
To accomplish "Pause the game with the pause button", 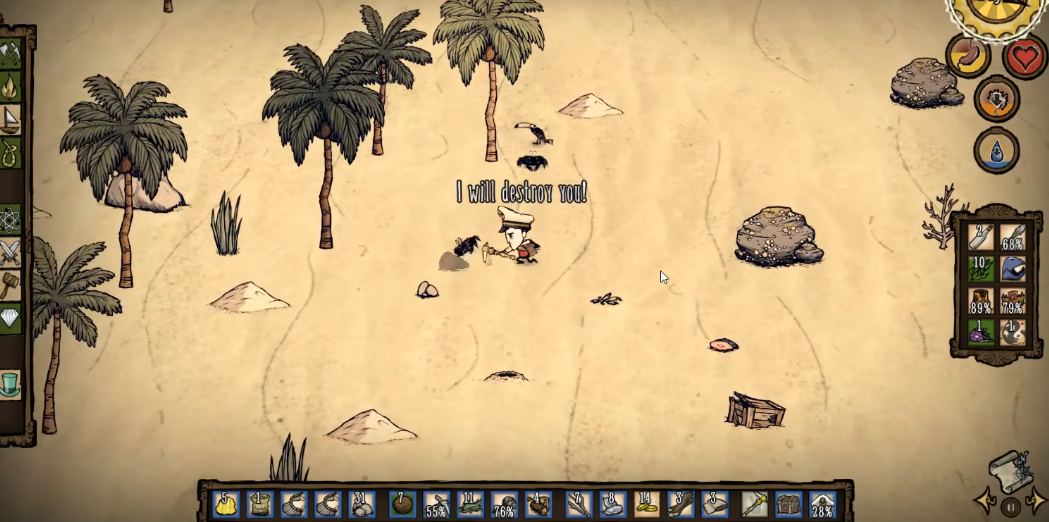I will point(1011,507).
